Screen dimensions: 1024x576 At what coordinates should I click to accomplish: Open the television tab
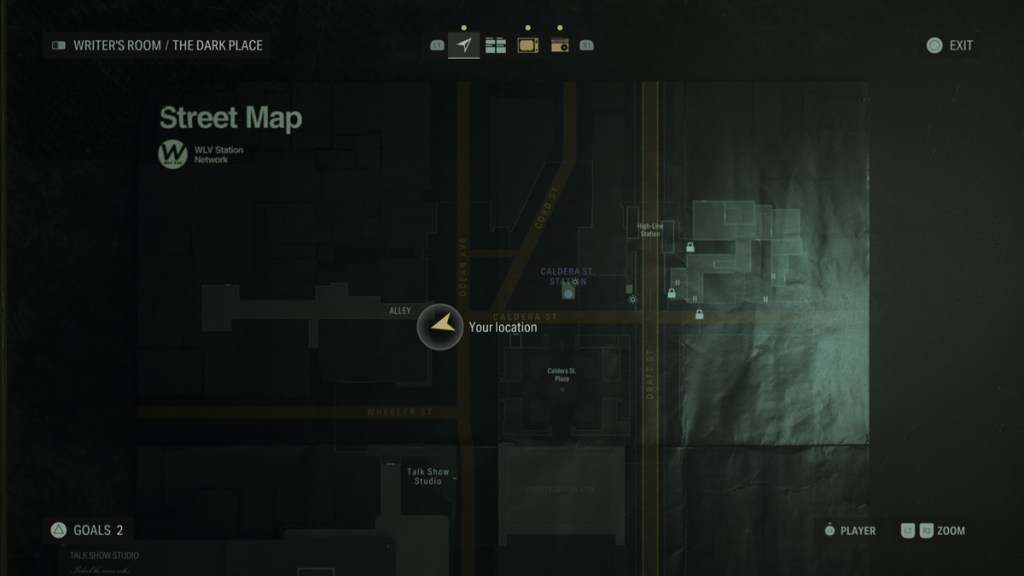527,45
